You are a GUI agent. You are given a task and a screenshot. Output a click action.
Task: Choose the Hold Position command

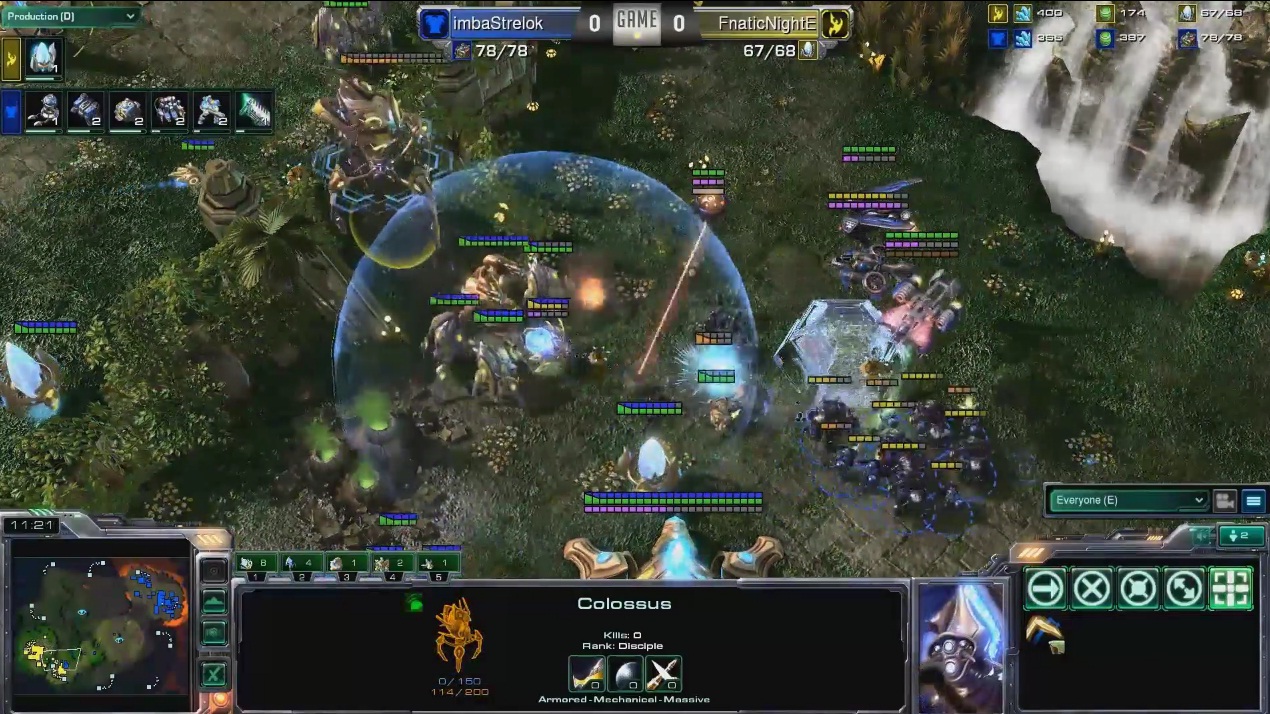[x=1138, y=589]
